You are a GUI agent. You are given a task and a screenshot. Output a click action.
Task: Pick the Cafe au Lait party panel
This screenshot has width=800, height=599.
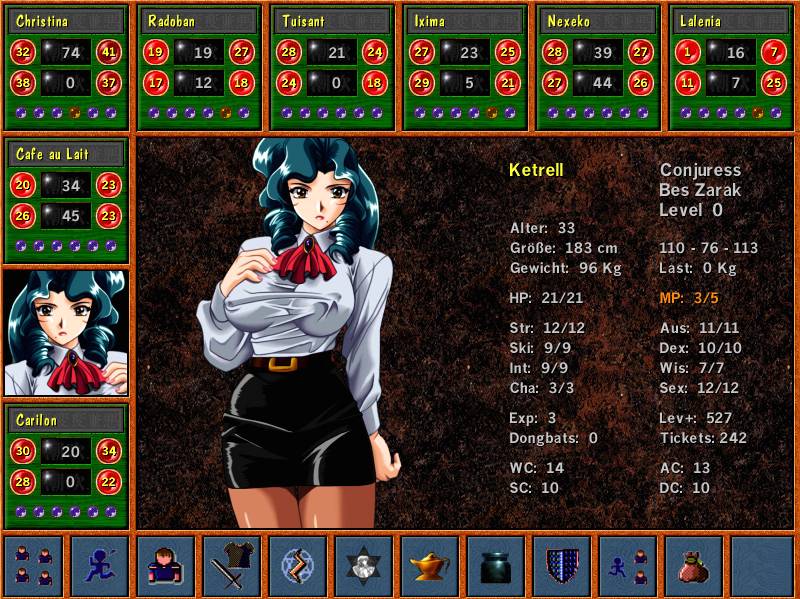point(66,199)
